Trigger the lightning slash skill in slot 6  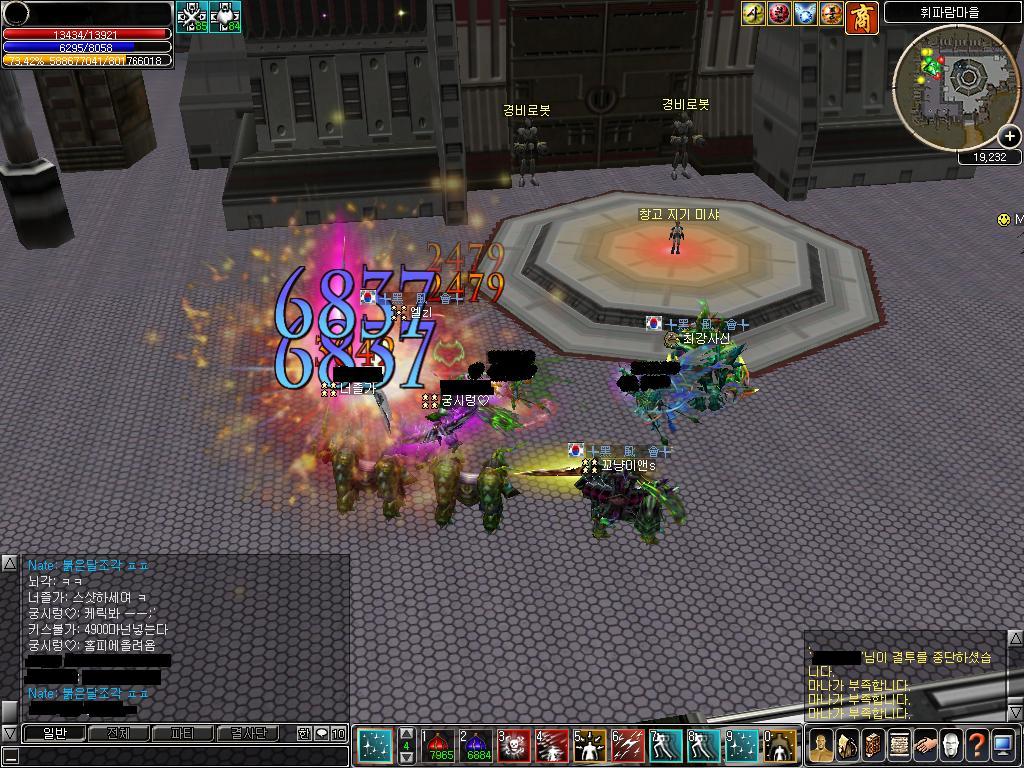[629, 746]
